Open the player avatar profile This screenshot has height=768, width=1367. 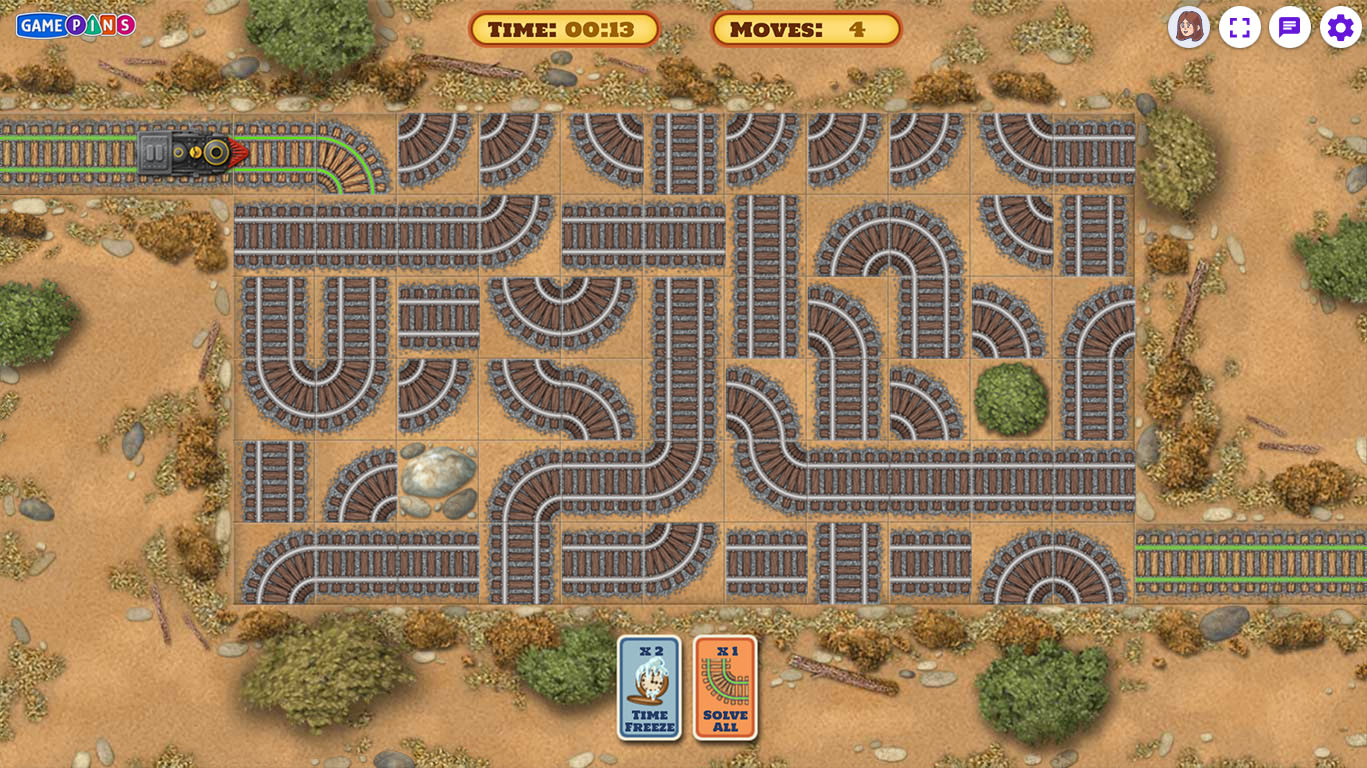(x=1189, y=27)
